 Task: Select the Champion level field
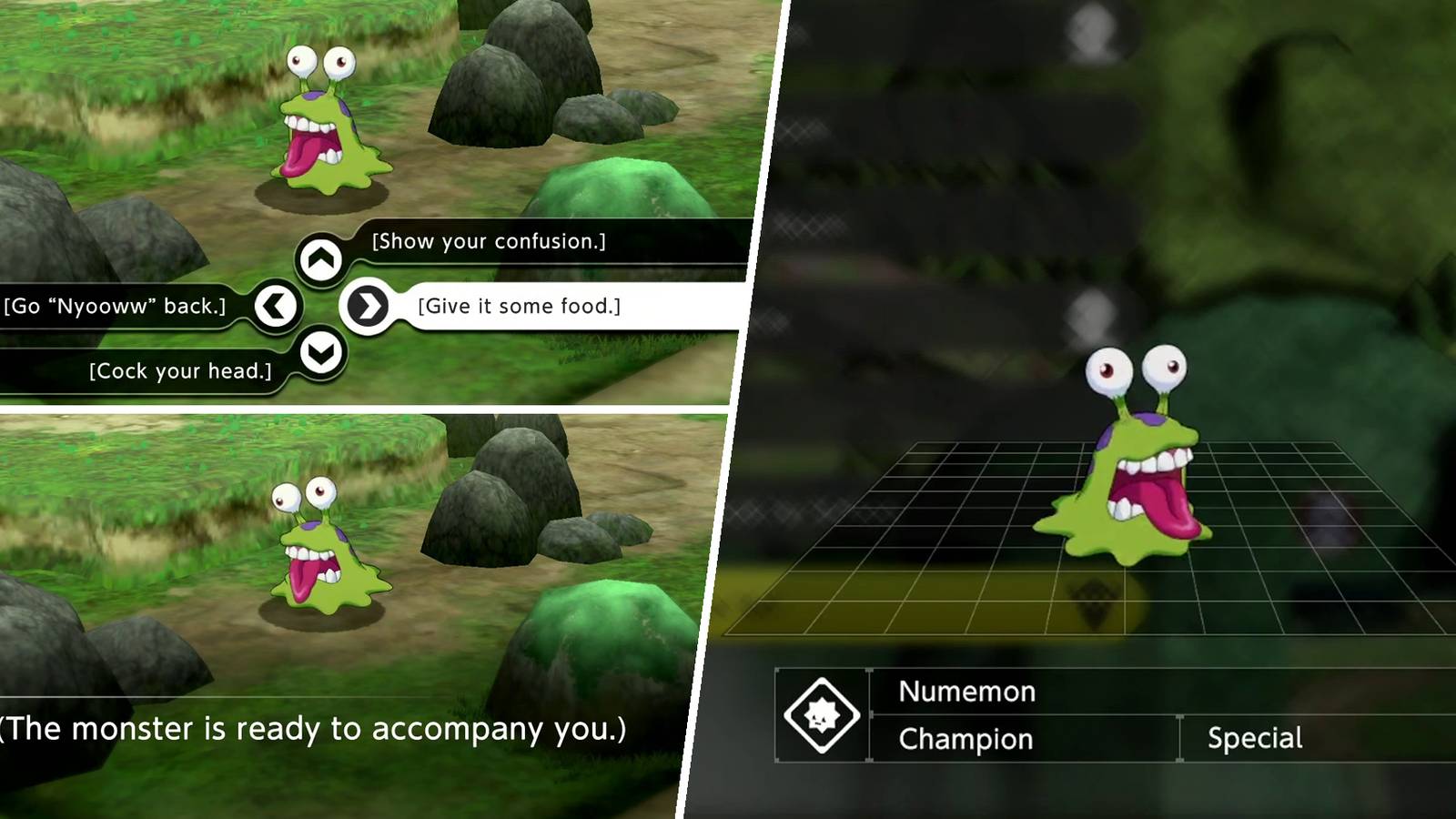[x=966, y=739]
